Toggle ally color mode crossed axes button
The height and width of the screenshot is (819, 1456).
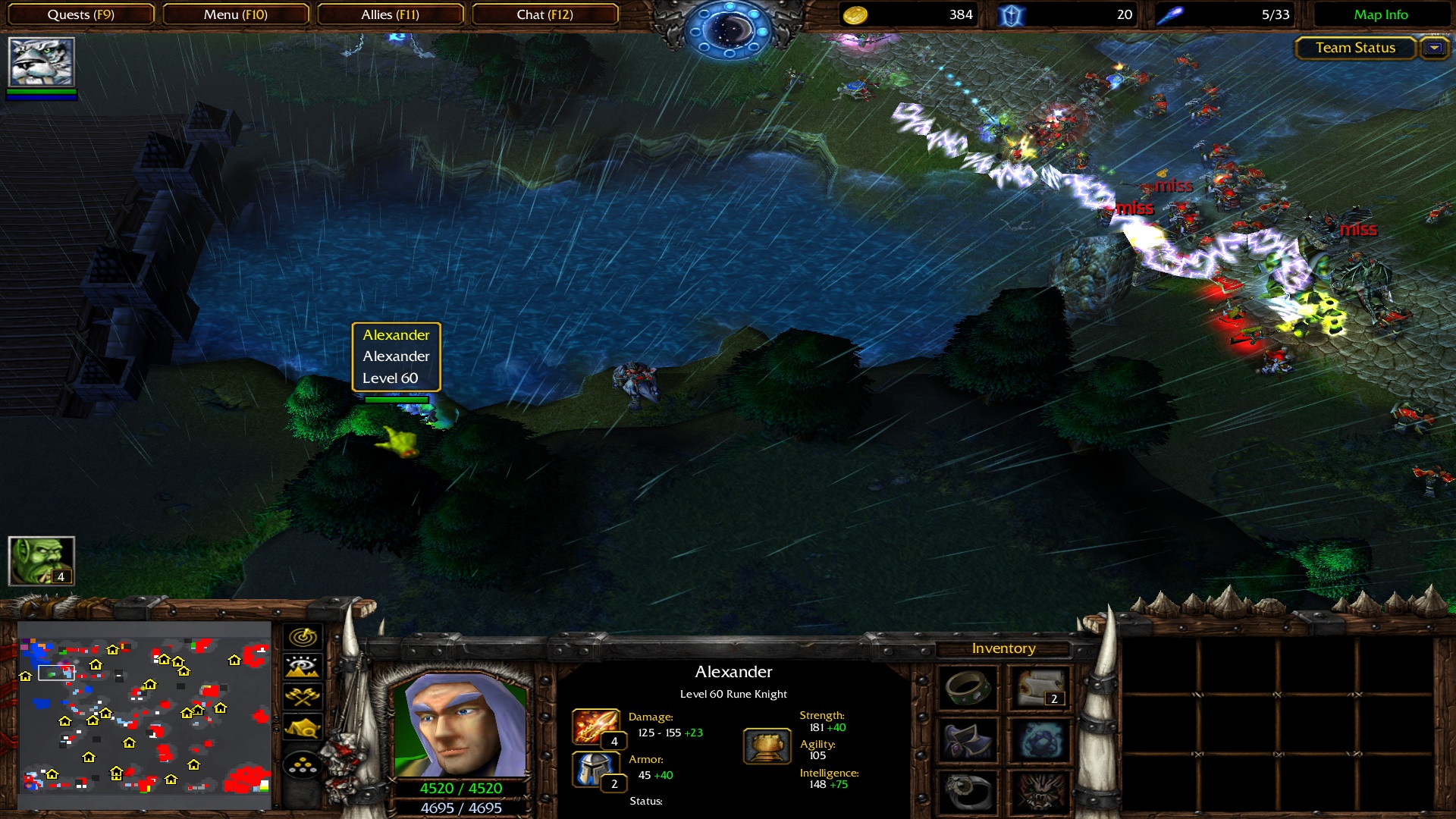[x=303, y=697]
